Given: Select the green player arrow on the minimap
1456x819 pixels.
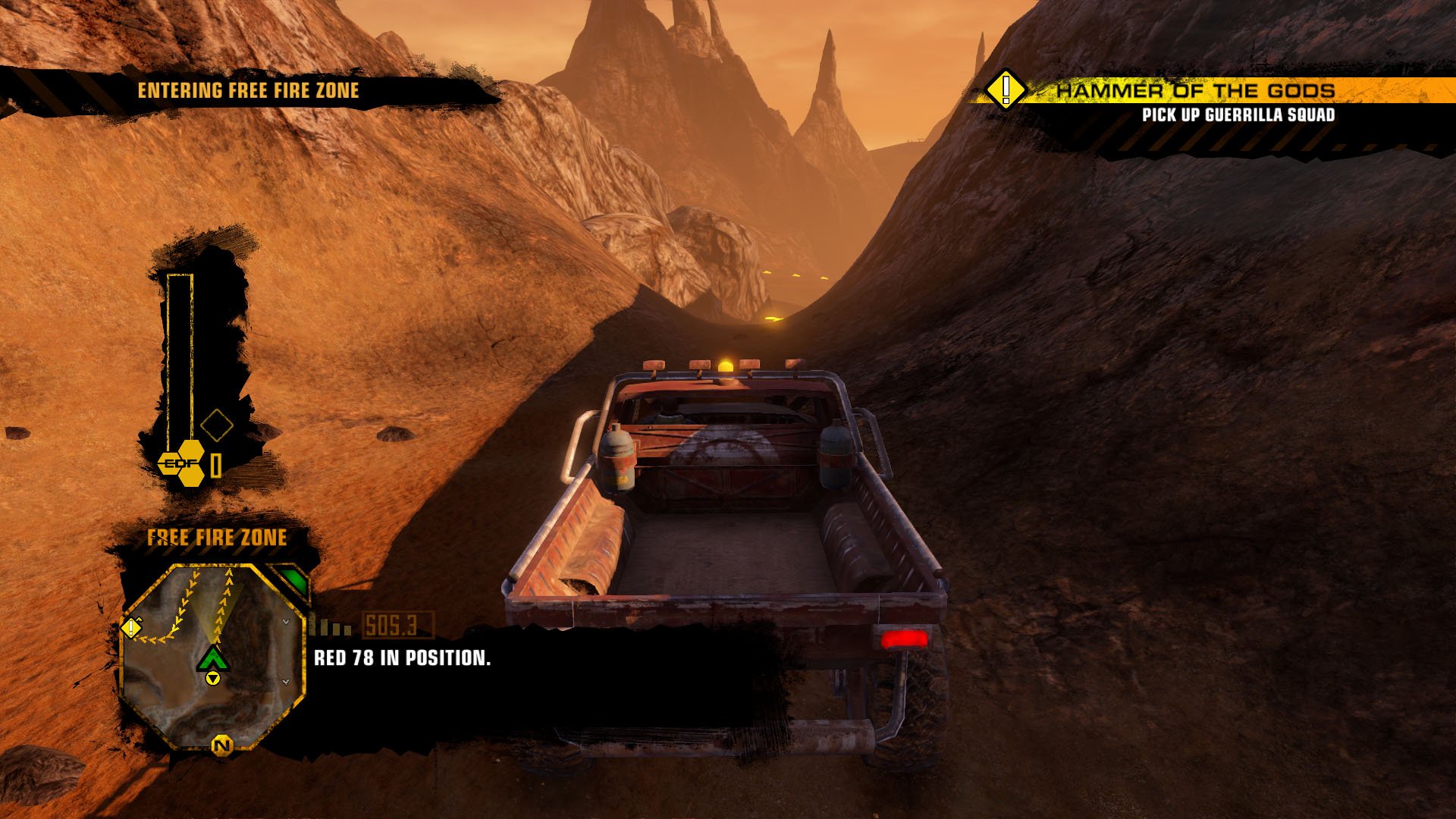Looking at the screenshot, I should click(x=213, y=659).
